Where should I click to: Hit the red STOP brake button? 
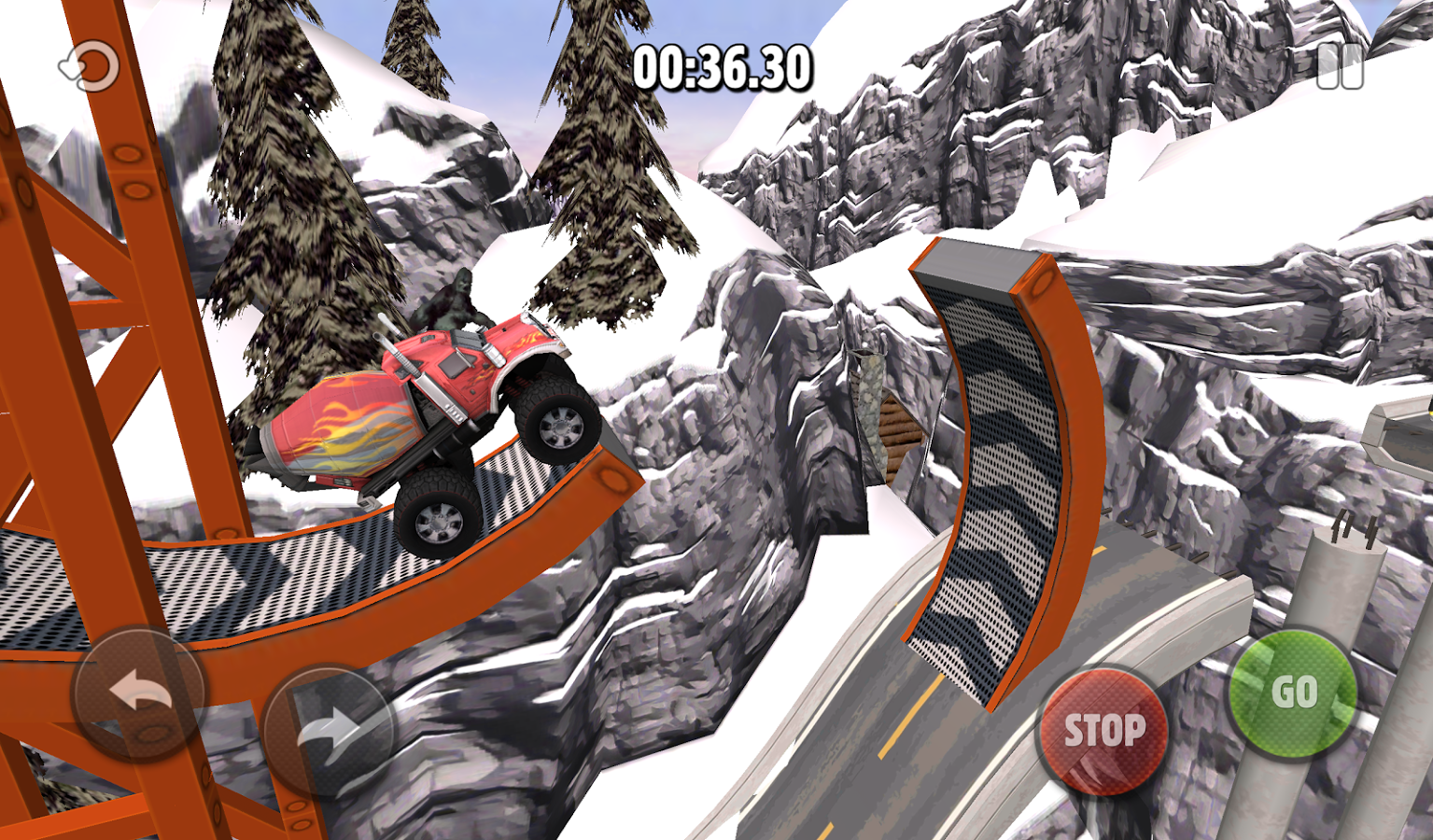[1103, 730]
